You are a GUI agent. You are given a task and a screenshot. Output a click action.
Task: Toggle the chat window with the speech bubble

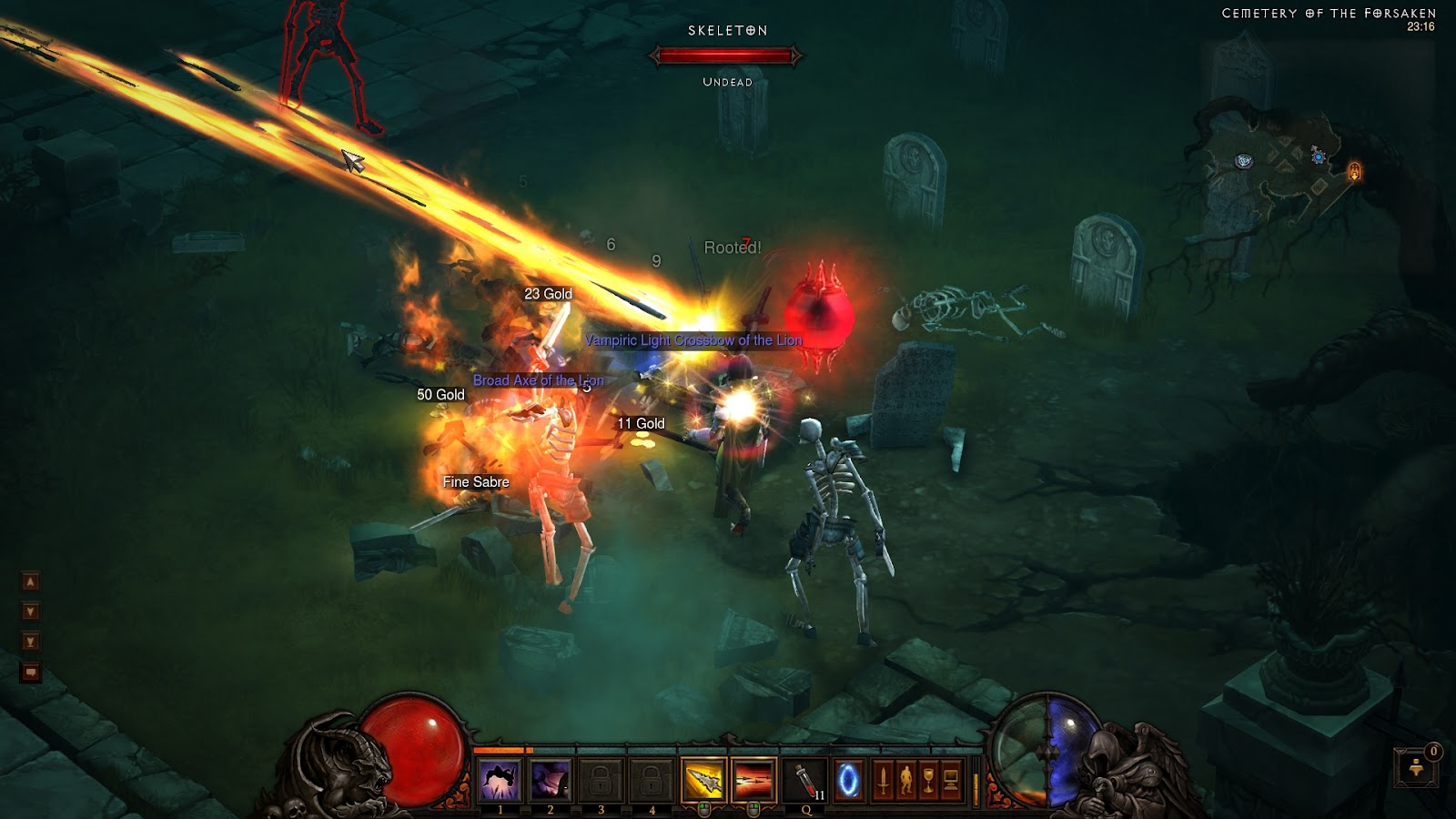[x=30, y=671]
